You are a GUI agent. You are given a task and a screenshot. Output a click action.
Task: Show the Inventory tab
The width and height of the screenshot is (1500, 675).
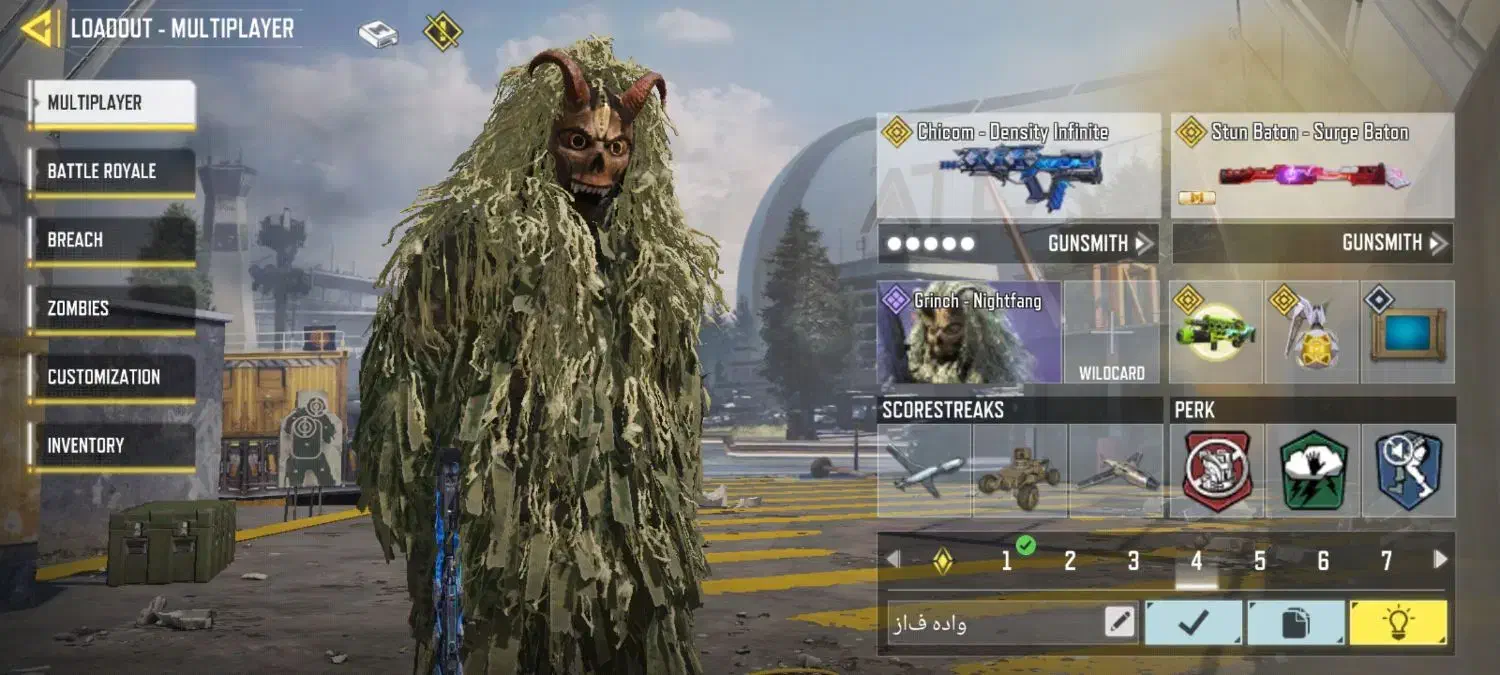click(x=111, y=446)
